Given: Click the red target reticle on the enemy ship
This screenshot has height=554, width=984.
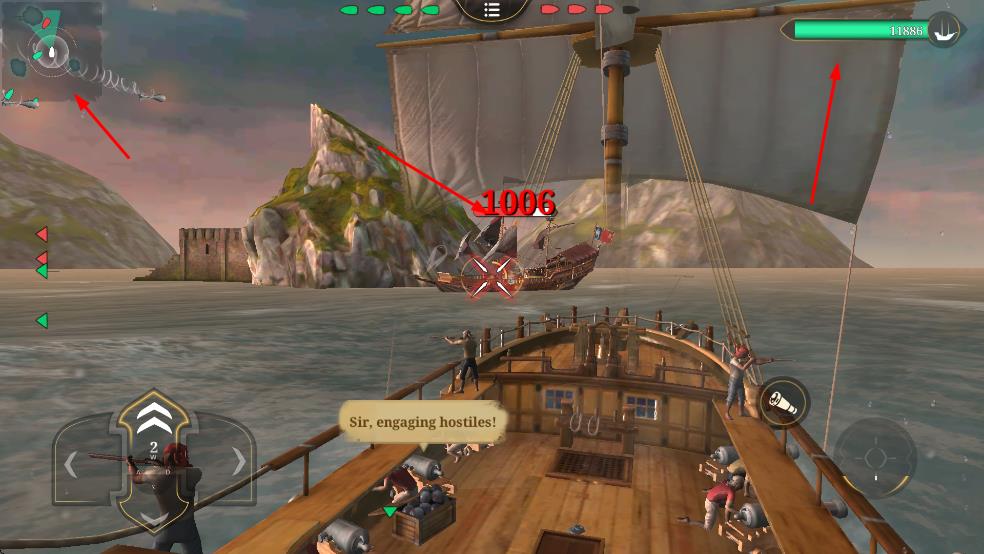Looking at the screenshot, I should click(493, 276).
